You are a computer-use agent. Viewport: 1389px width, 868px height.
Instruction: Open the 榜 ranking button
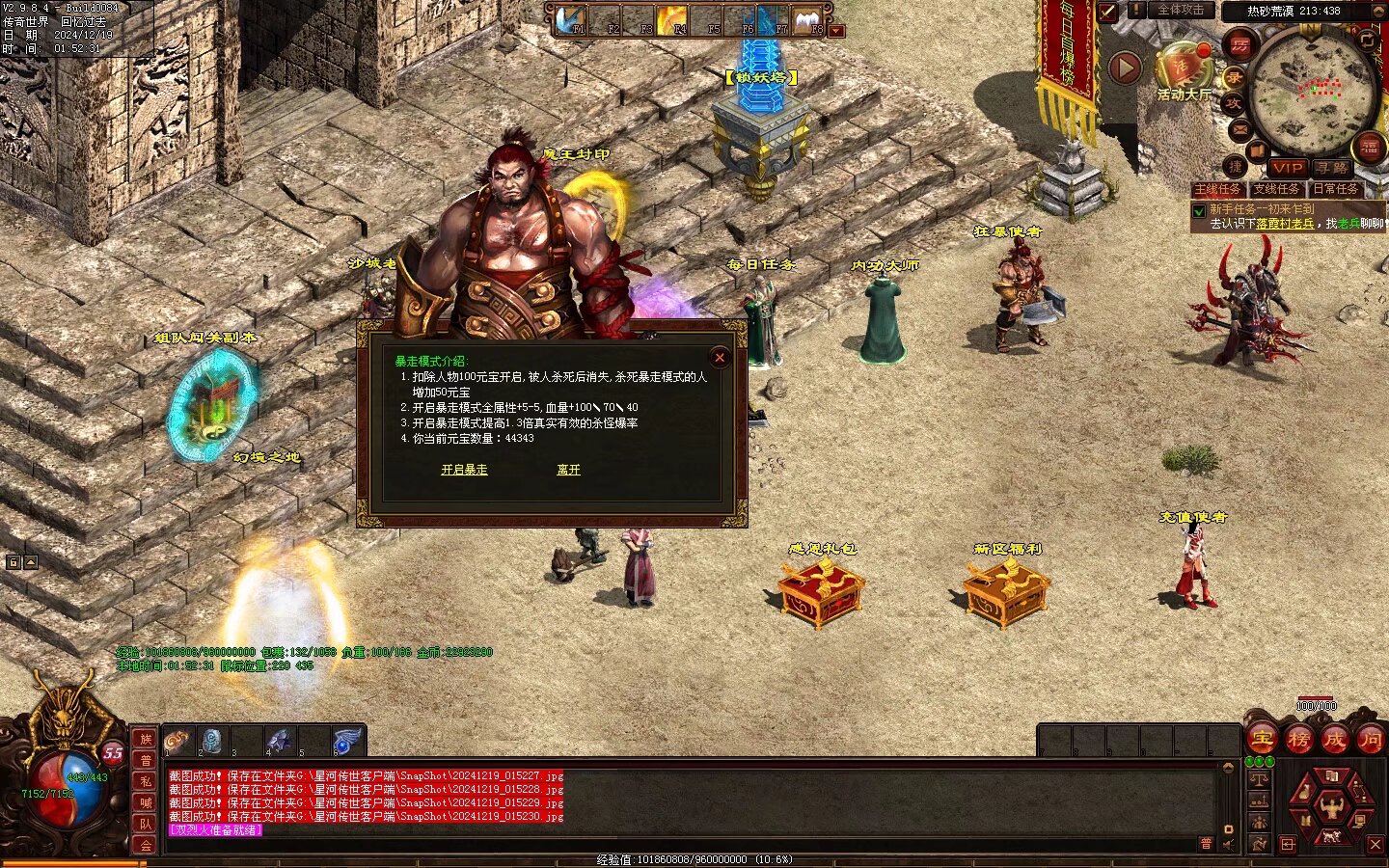pos(1298,740)
